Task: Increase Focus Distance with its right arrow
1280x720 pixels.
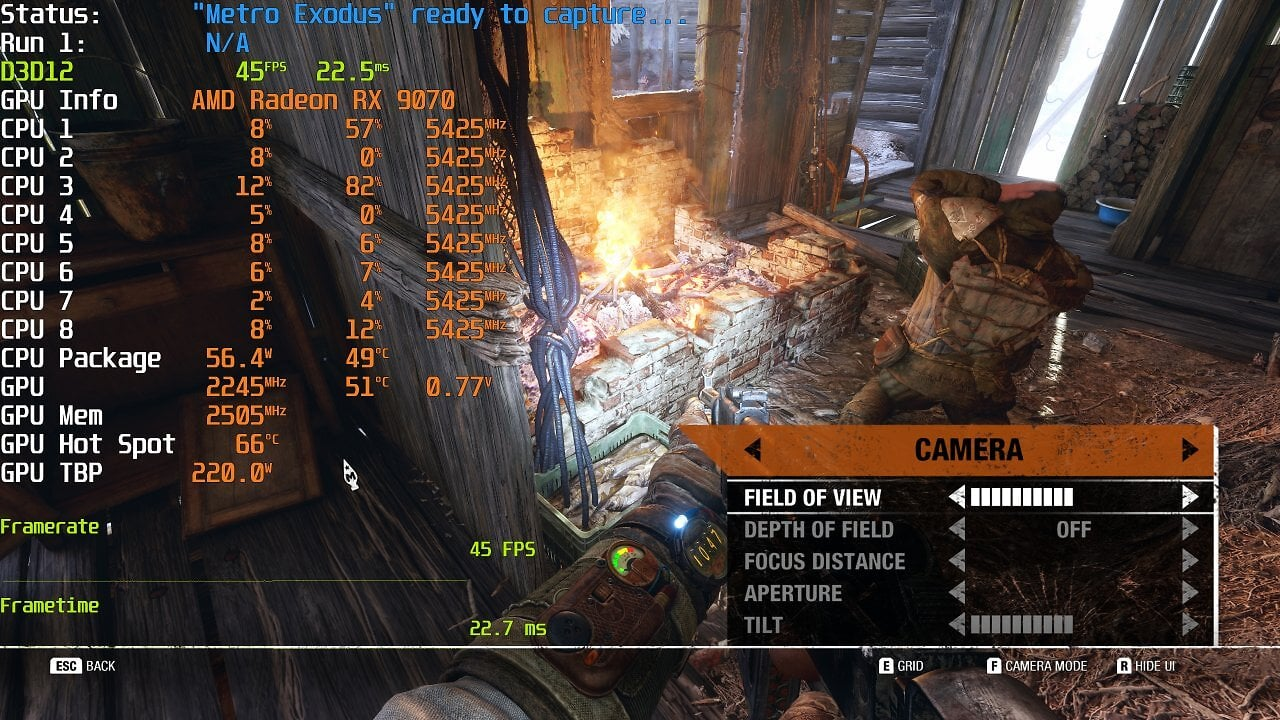Action: click(x=1189, y=561)
